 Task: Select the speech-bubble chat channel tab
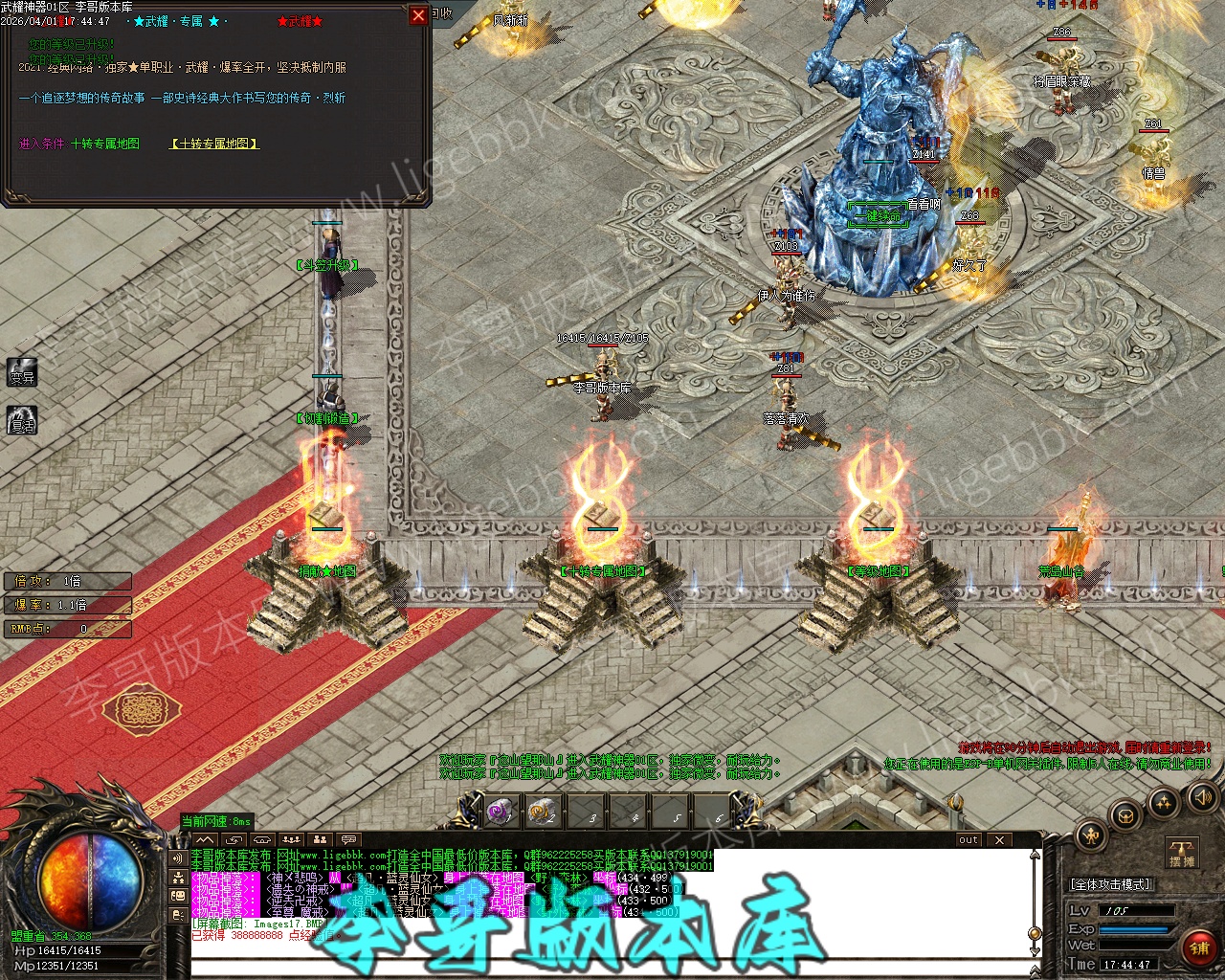pos(349,840)
